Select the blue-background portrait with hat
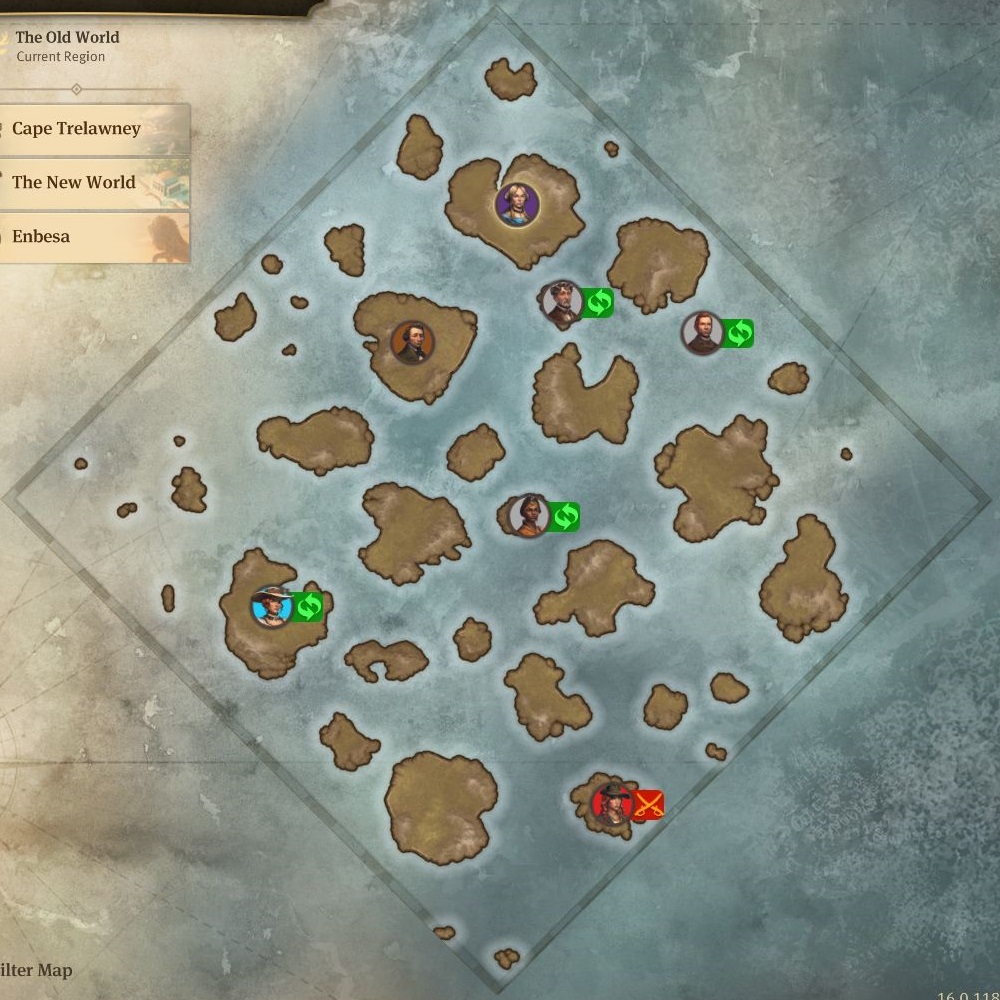Screen dimensions: 1000x1000 coord(271,606)
